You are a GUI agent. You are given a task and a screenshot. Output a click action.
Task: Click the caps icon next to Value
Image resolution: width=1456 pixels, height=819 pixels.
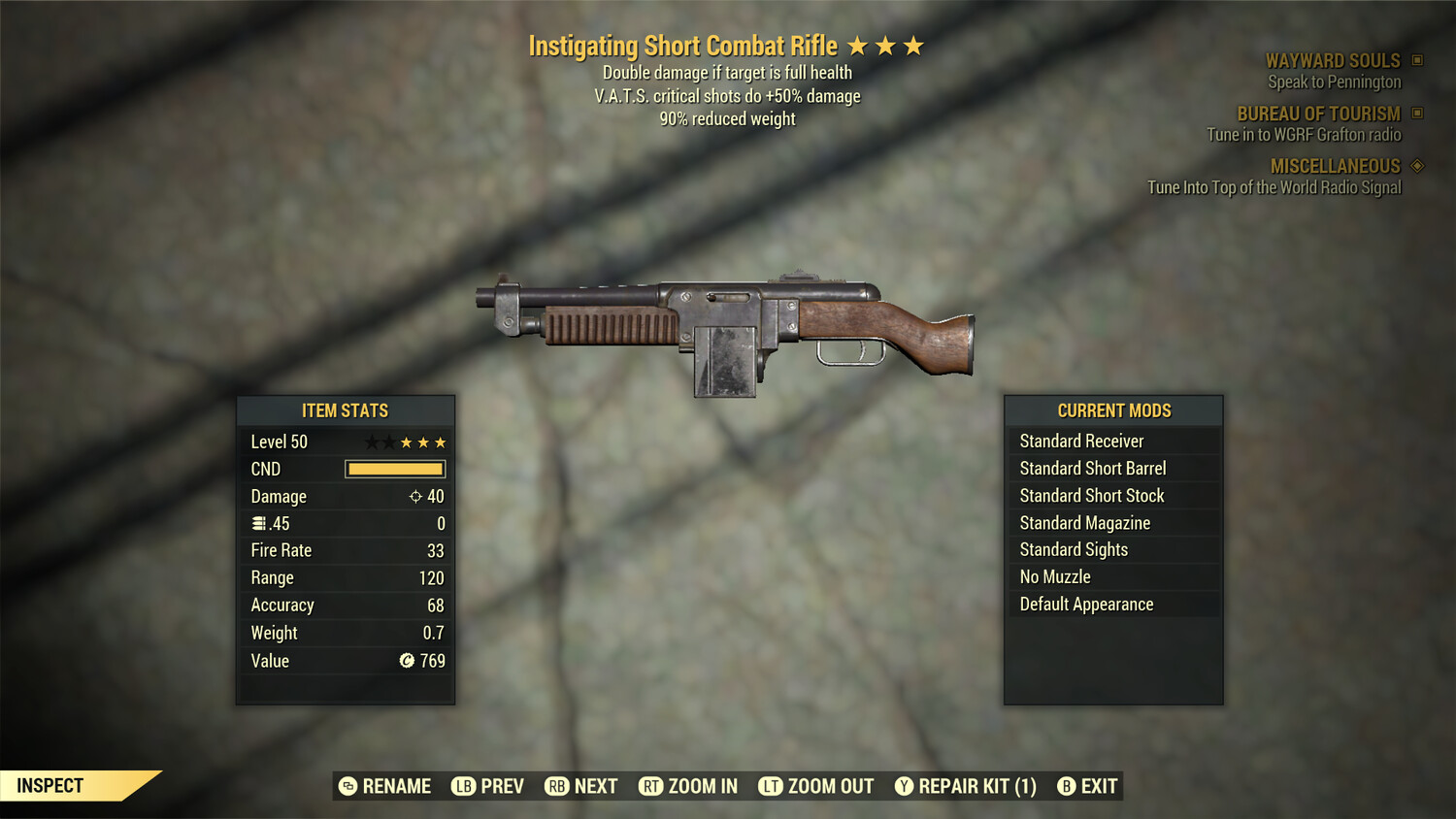tap(407, 661)
